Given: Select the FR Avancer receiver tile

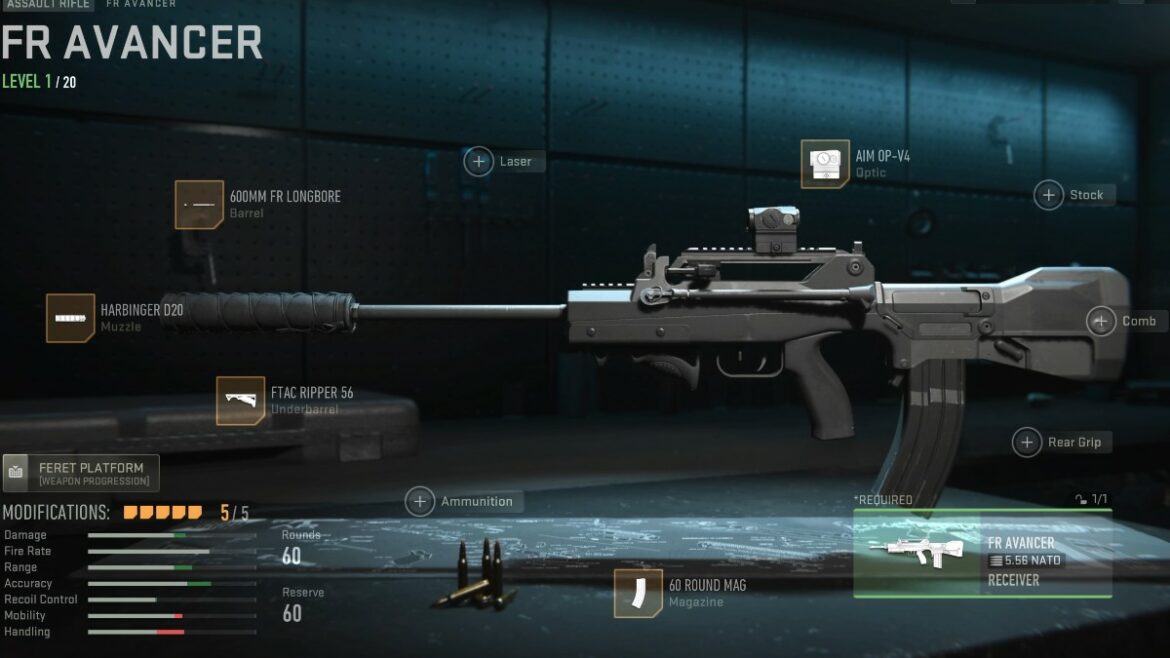Looking at the screenshot, I should click(982, 554).
